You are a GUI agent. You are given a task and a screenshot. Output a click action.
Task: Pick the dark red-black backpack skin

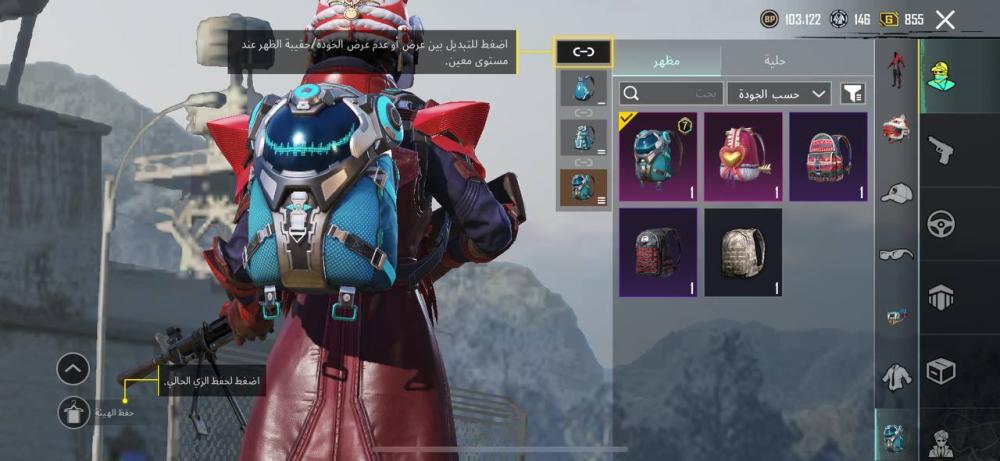click(658, 252)
